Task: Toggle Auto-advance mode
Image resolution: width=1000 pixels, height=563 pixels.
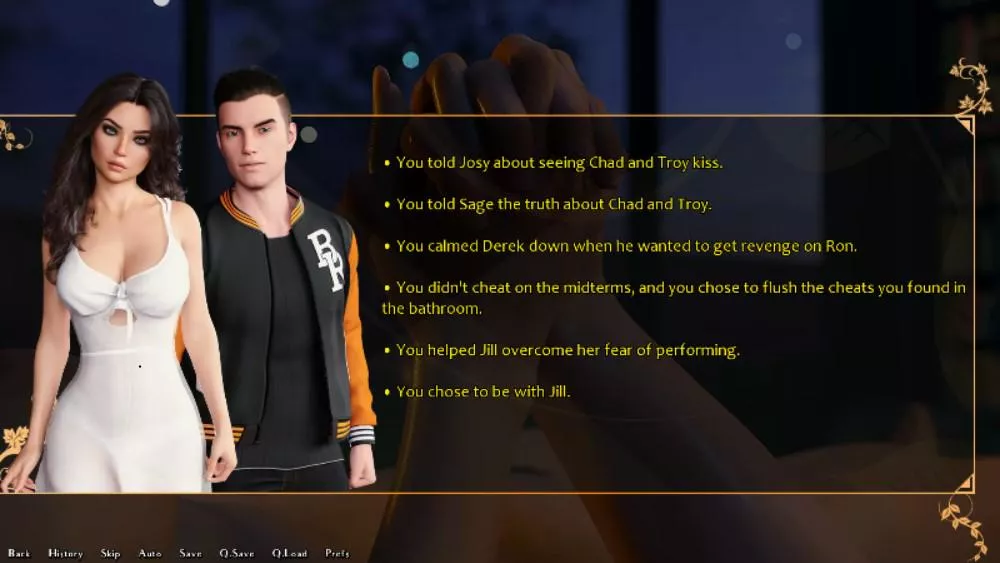Action: (x=150, y=553)
